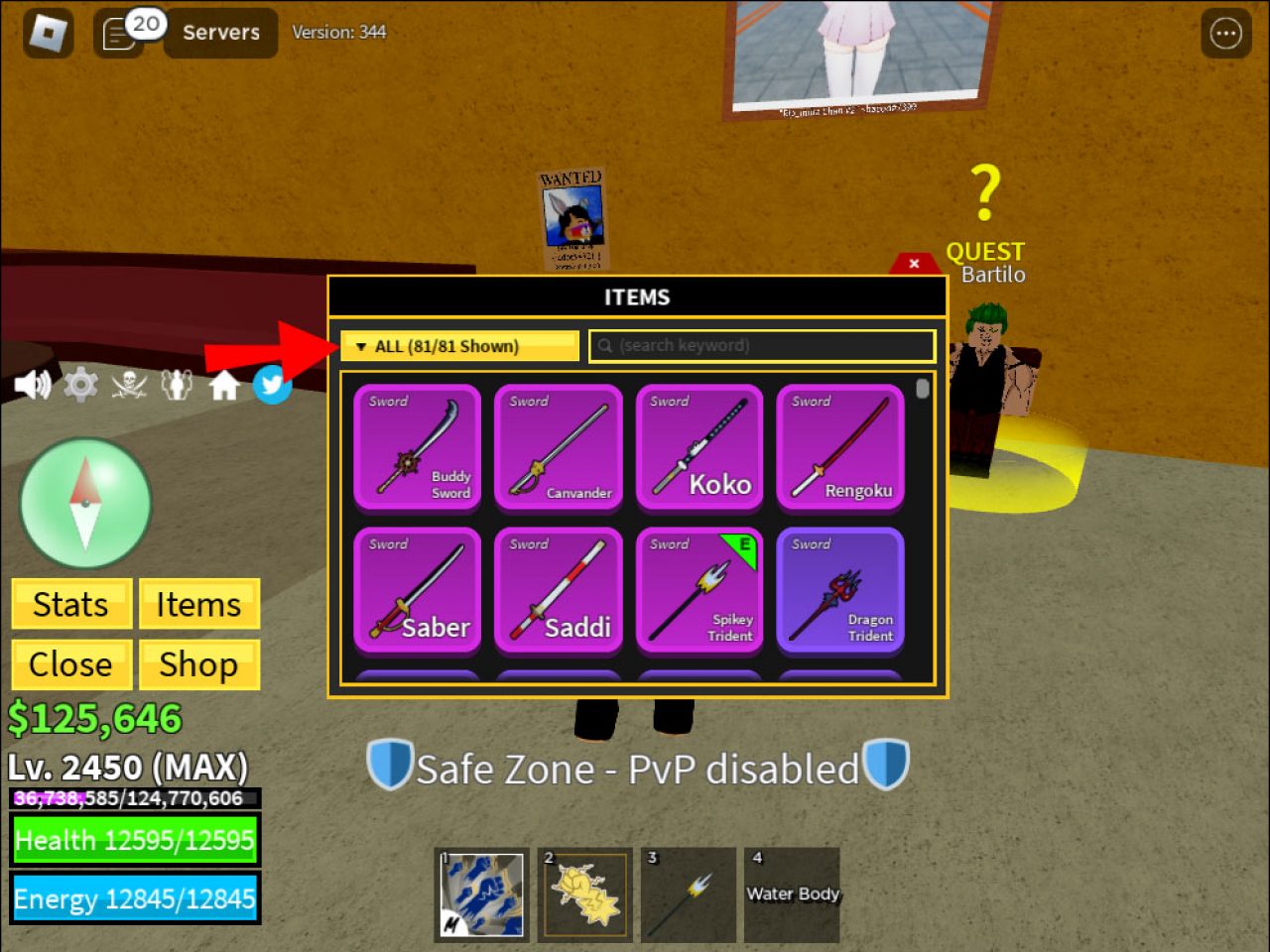Open the awards trophy icon
Image resolution: width=1270 pixels, height=952 pixels.
click(177, 385)
